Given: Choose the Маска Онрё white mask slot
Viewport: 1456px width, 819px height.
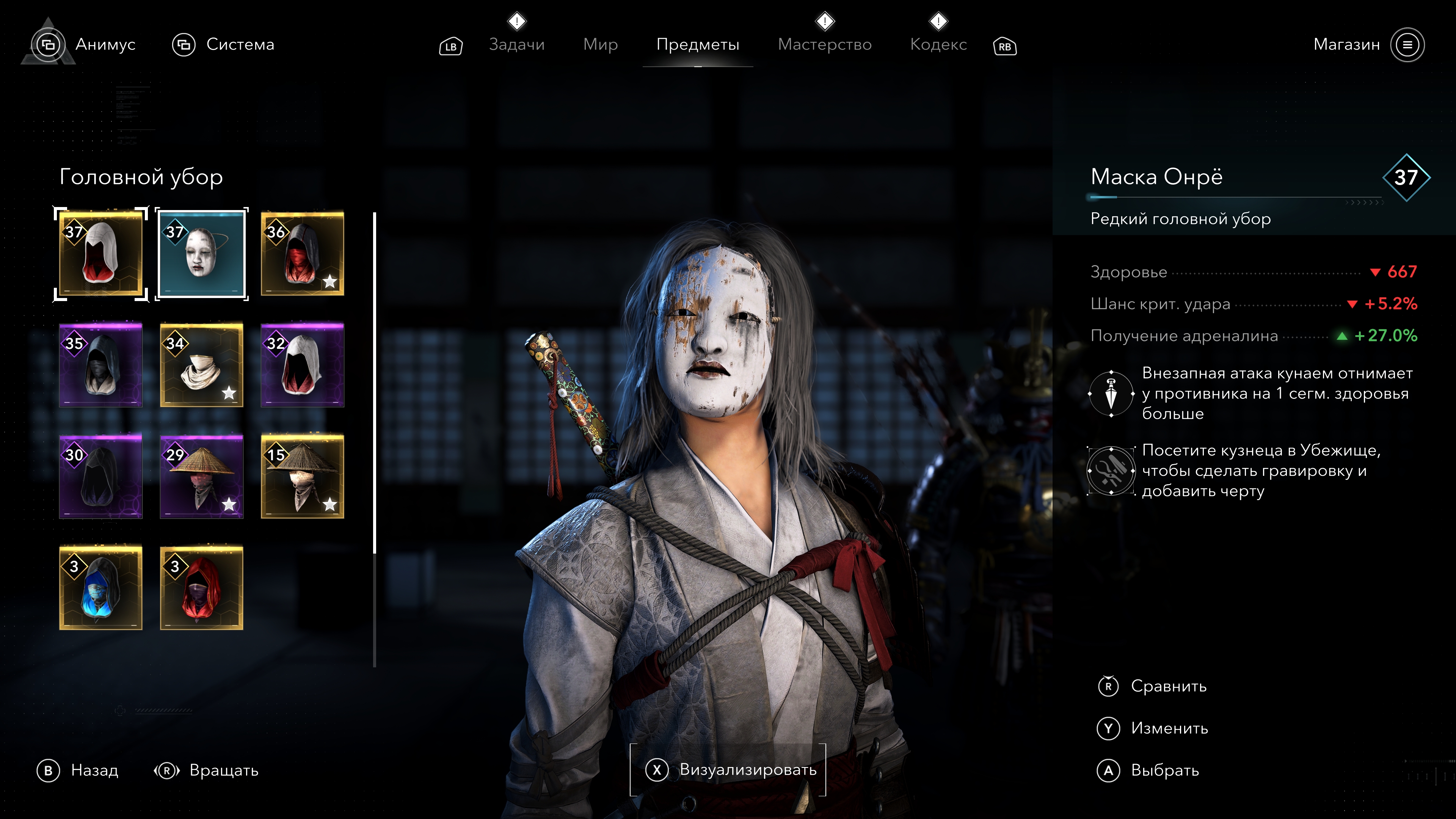Looking at the screenshot, I should (x=201, y=254).
